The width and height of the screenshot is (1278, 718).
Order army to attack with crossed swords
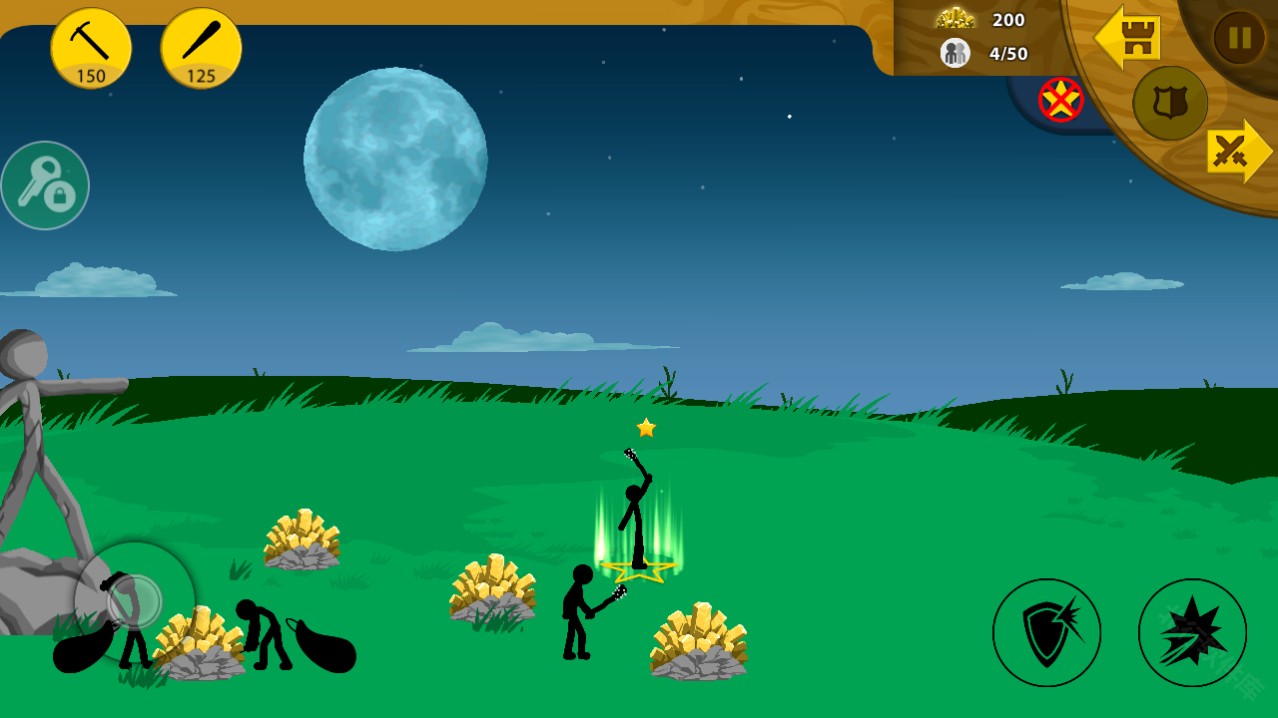pos(1238,151)
